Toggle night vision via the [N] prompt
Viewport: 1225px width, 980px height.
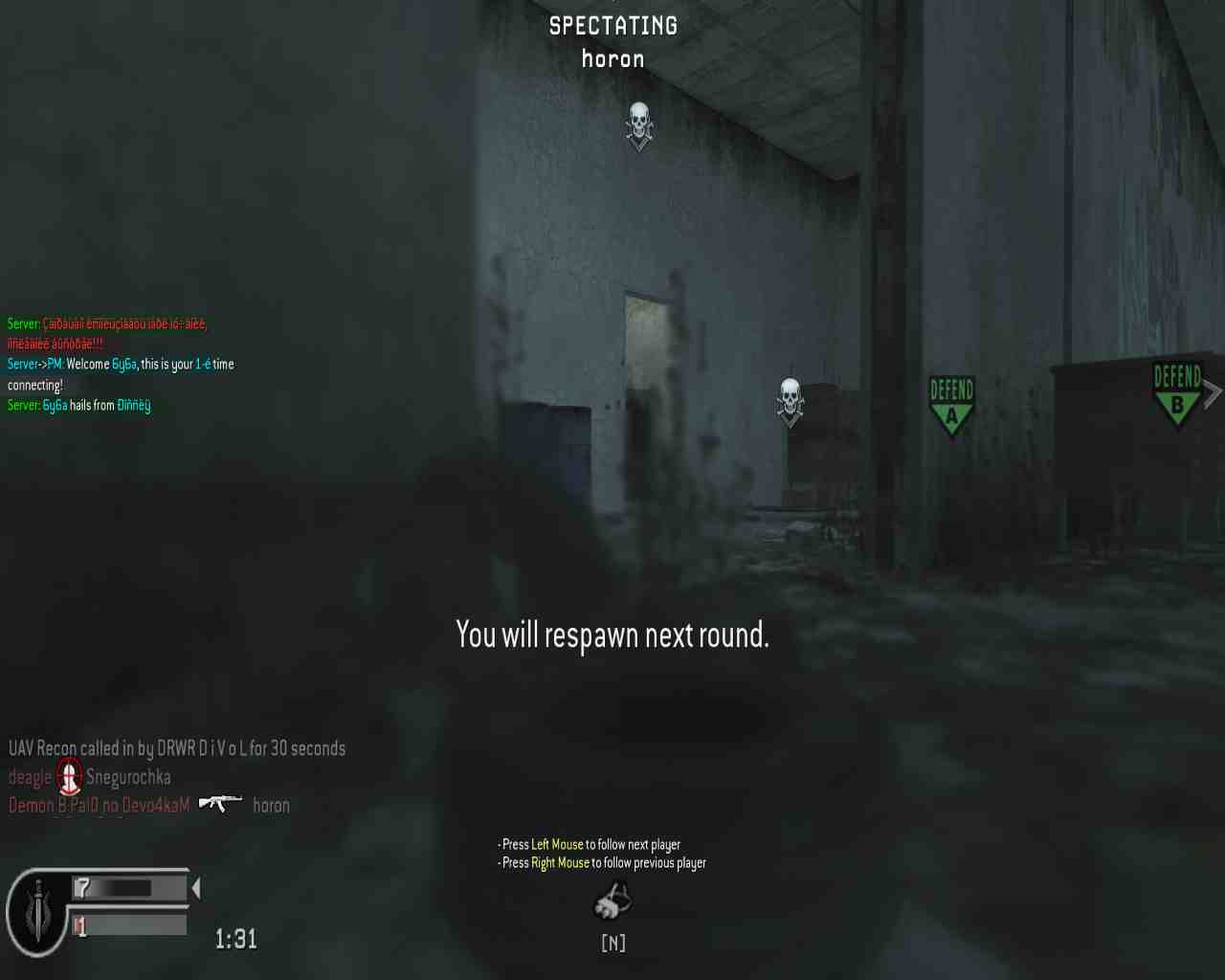click(x=612, y=943)
